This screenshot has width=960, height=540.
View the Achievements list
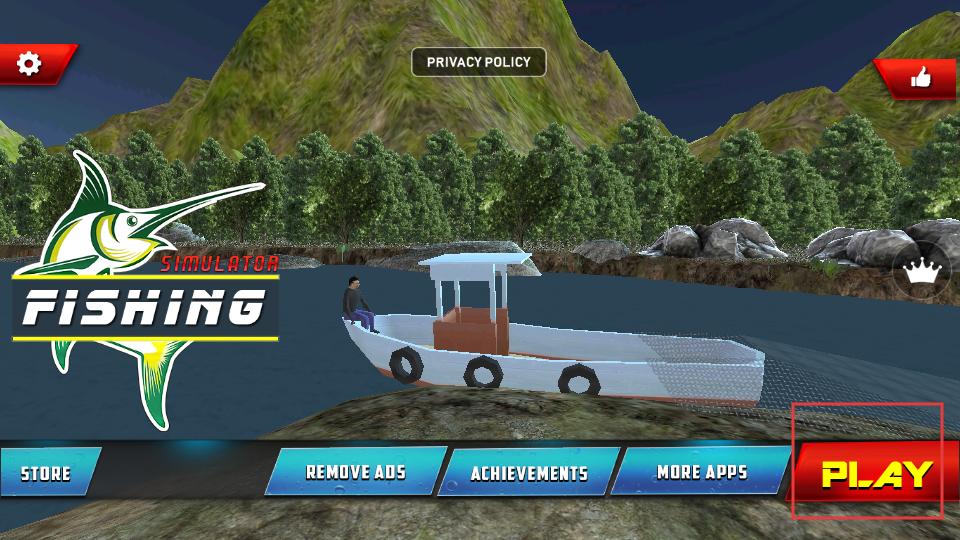pos(528,472)
